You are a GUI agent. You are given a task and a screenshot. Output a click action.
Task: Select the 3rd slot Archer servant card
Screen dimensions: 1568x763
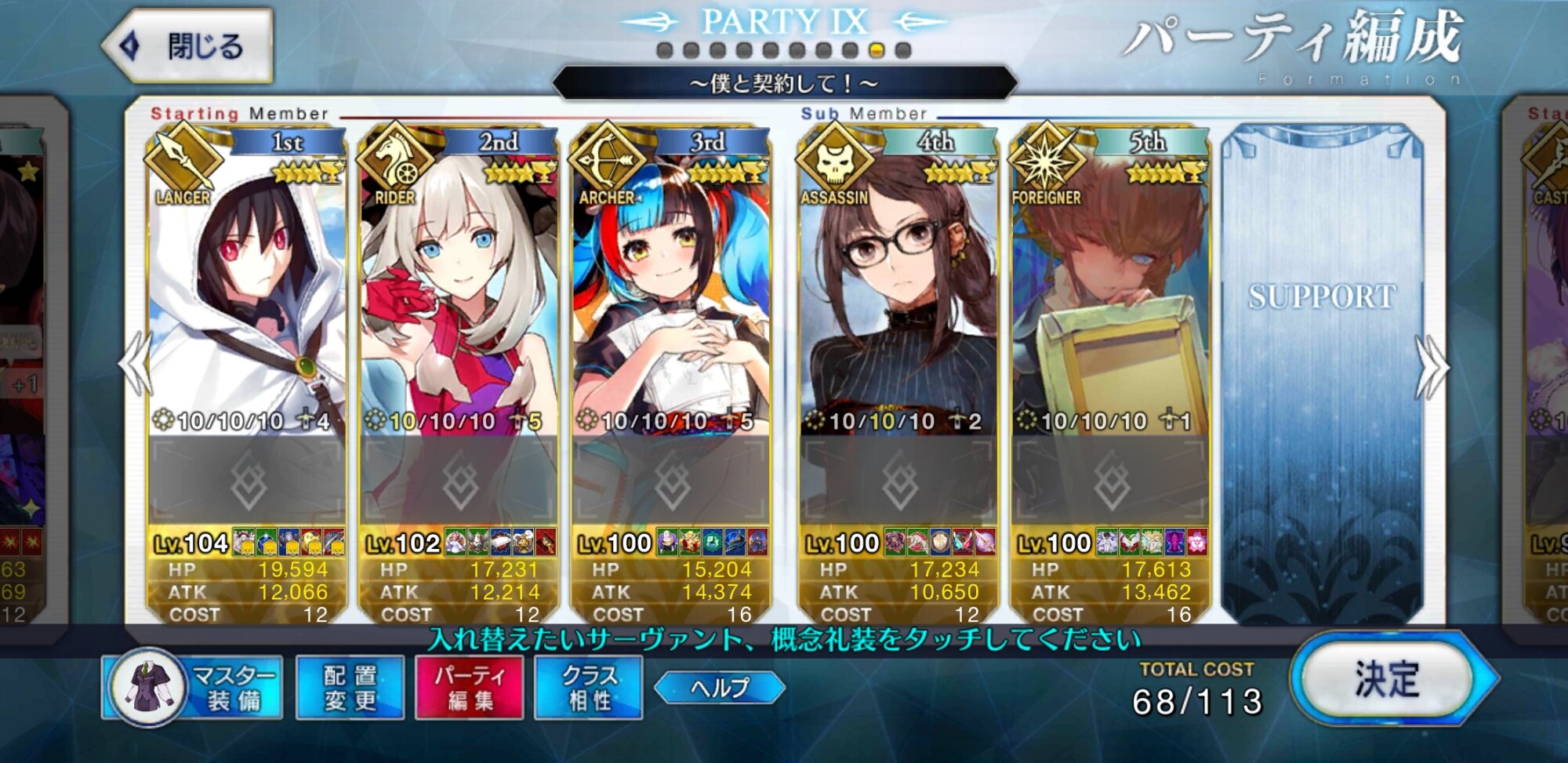[x=671, y=298]
